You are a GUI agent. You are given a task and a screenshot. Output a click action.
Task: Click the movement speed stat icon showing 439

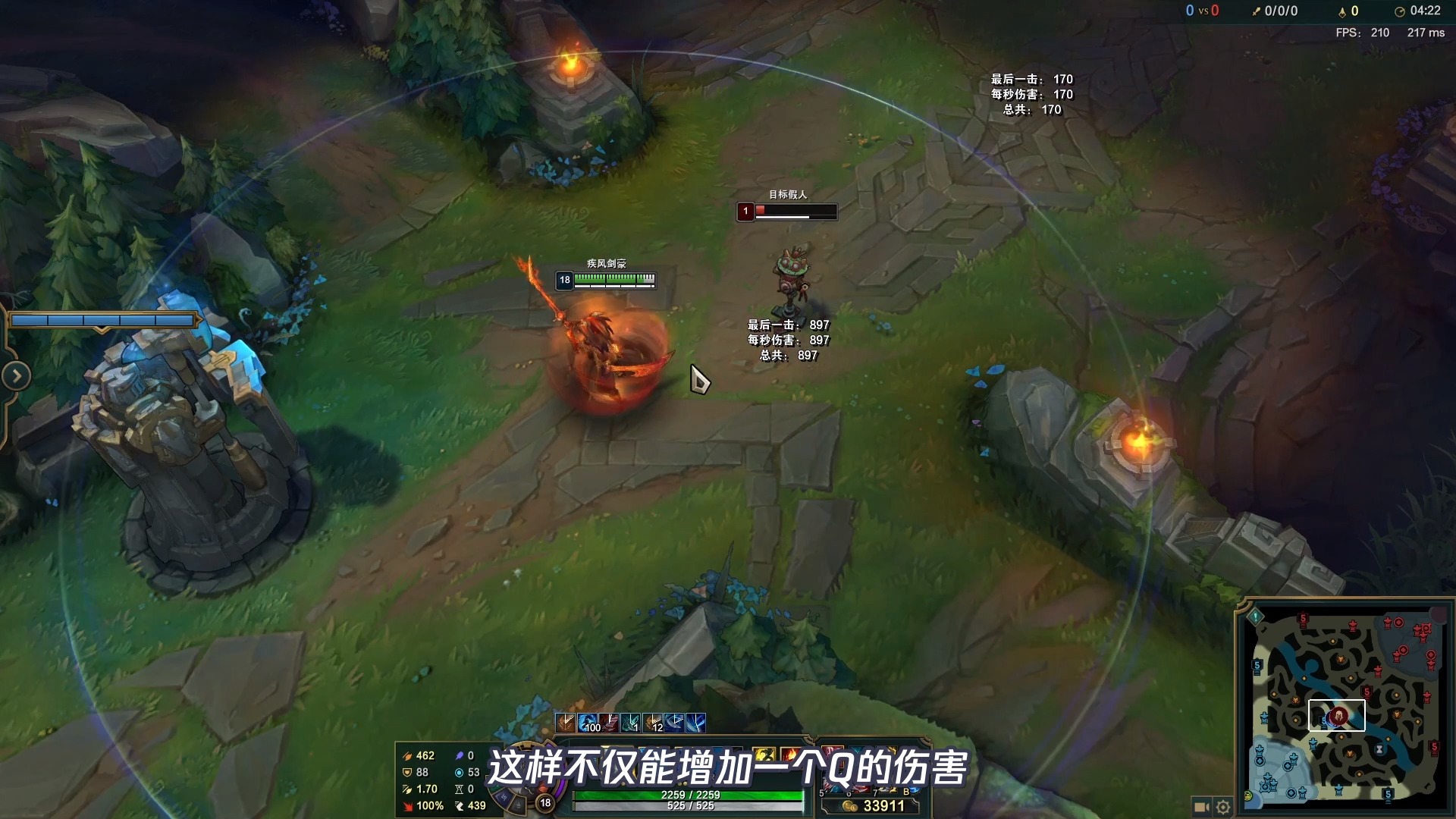coord(458,805)
